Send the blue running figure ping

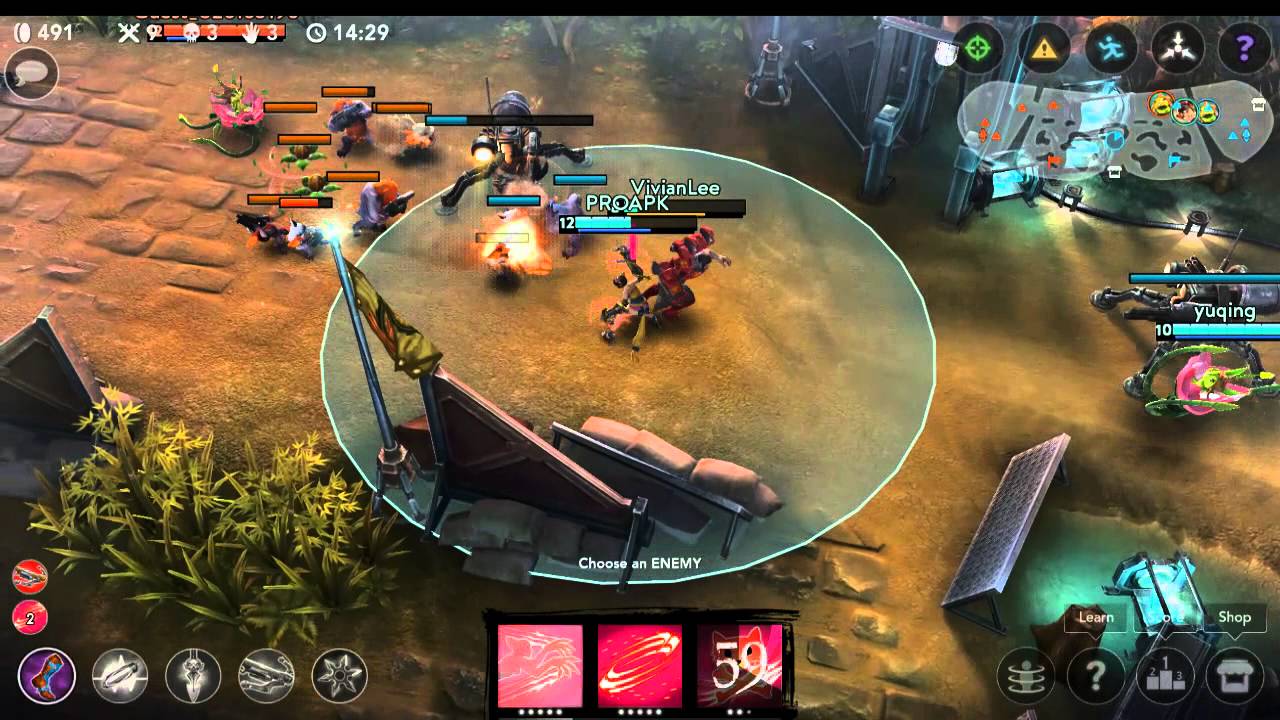(x=1111, y=47)
